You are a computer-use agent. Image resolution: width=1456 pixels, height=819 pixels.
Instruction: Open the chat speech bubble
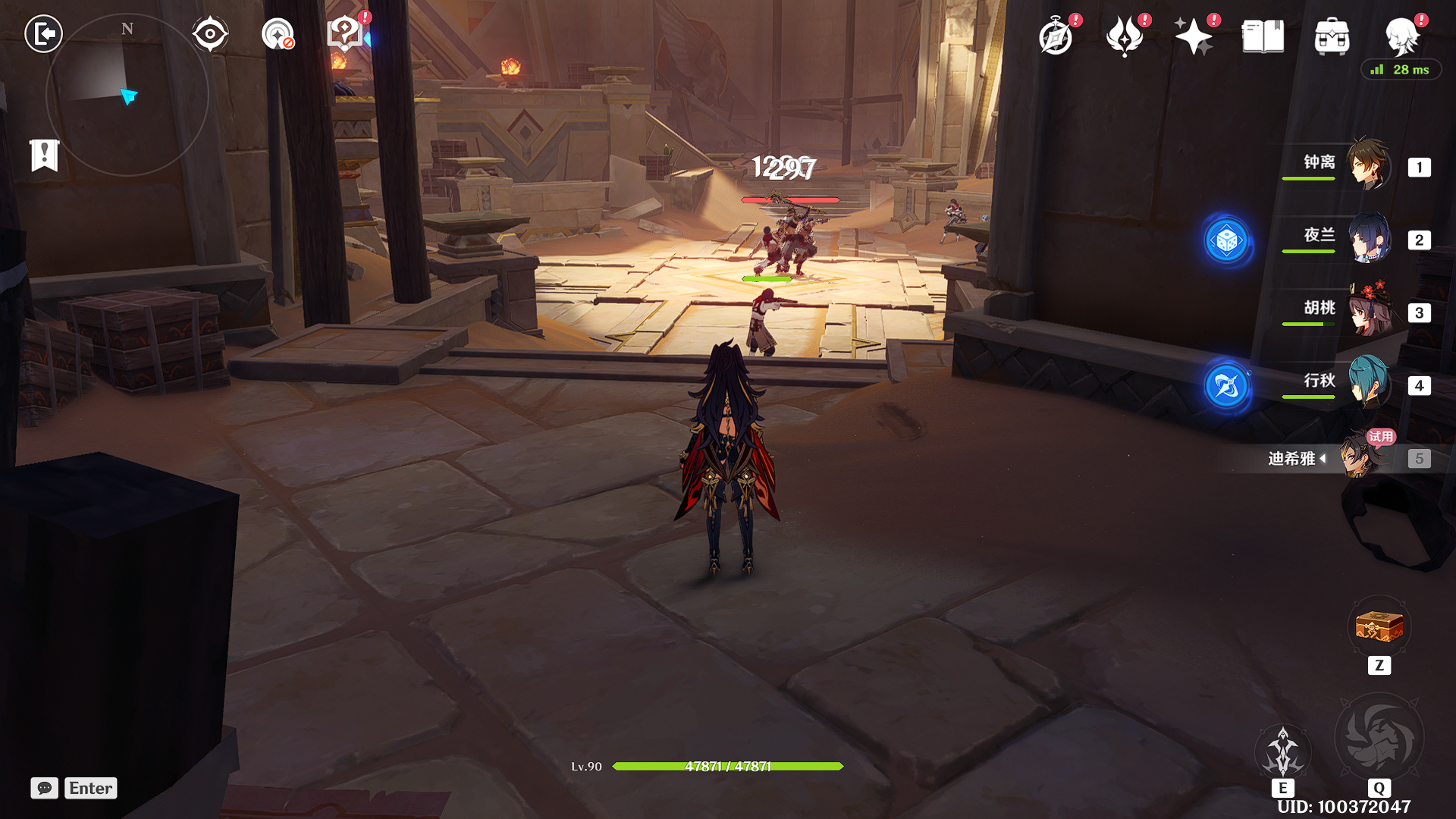(x=45, y=788)
